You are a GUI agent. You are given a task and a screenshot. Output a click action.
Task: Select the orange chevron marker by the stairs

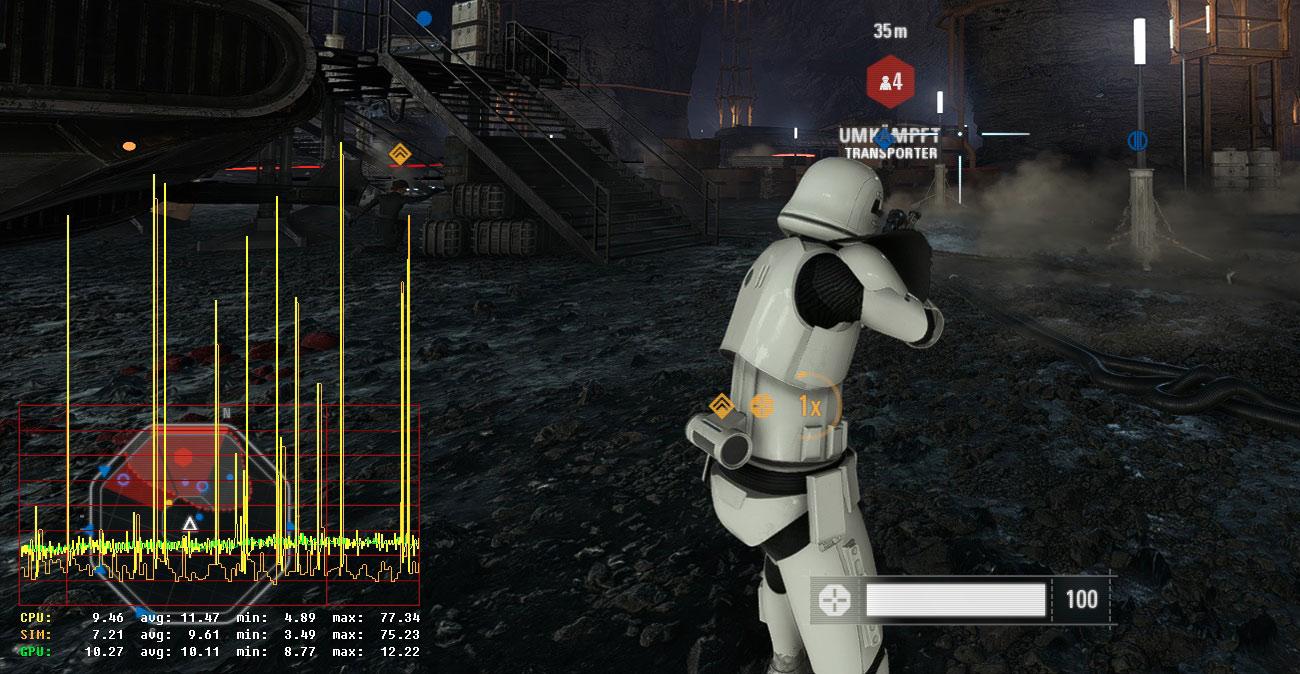[x=399, y=153]
